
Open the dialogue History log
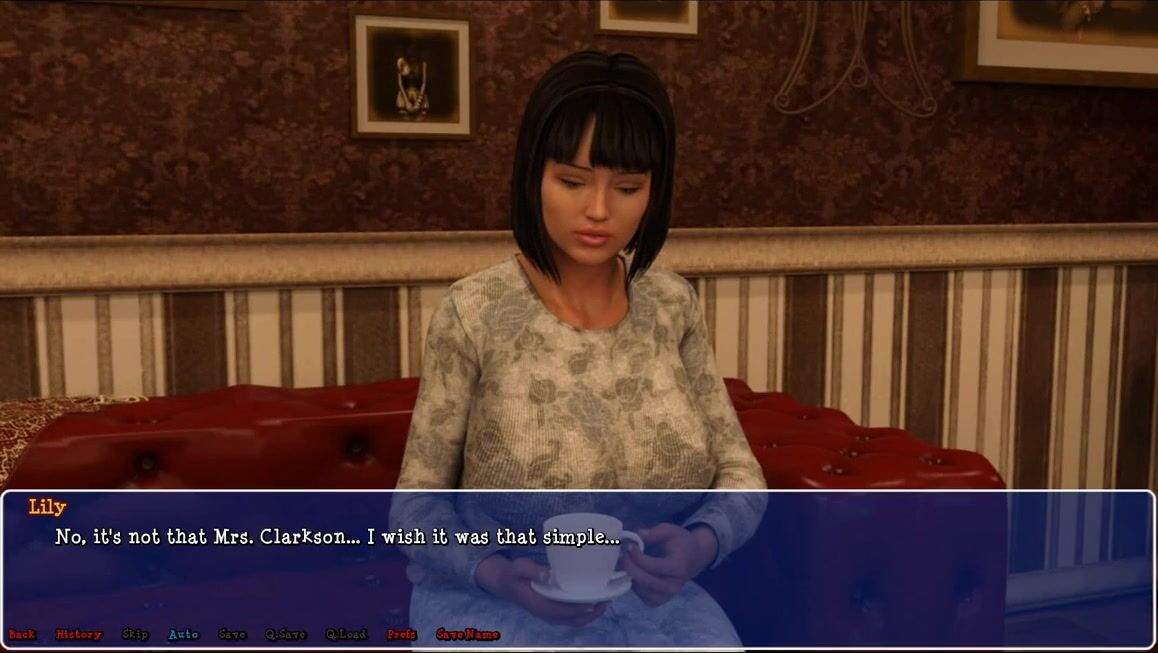click(78, 634)
